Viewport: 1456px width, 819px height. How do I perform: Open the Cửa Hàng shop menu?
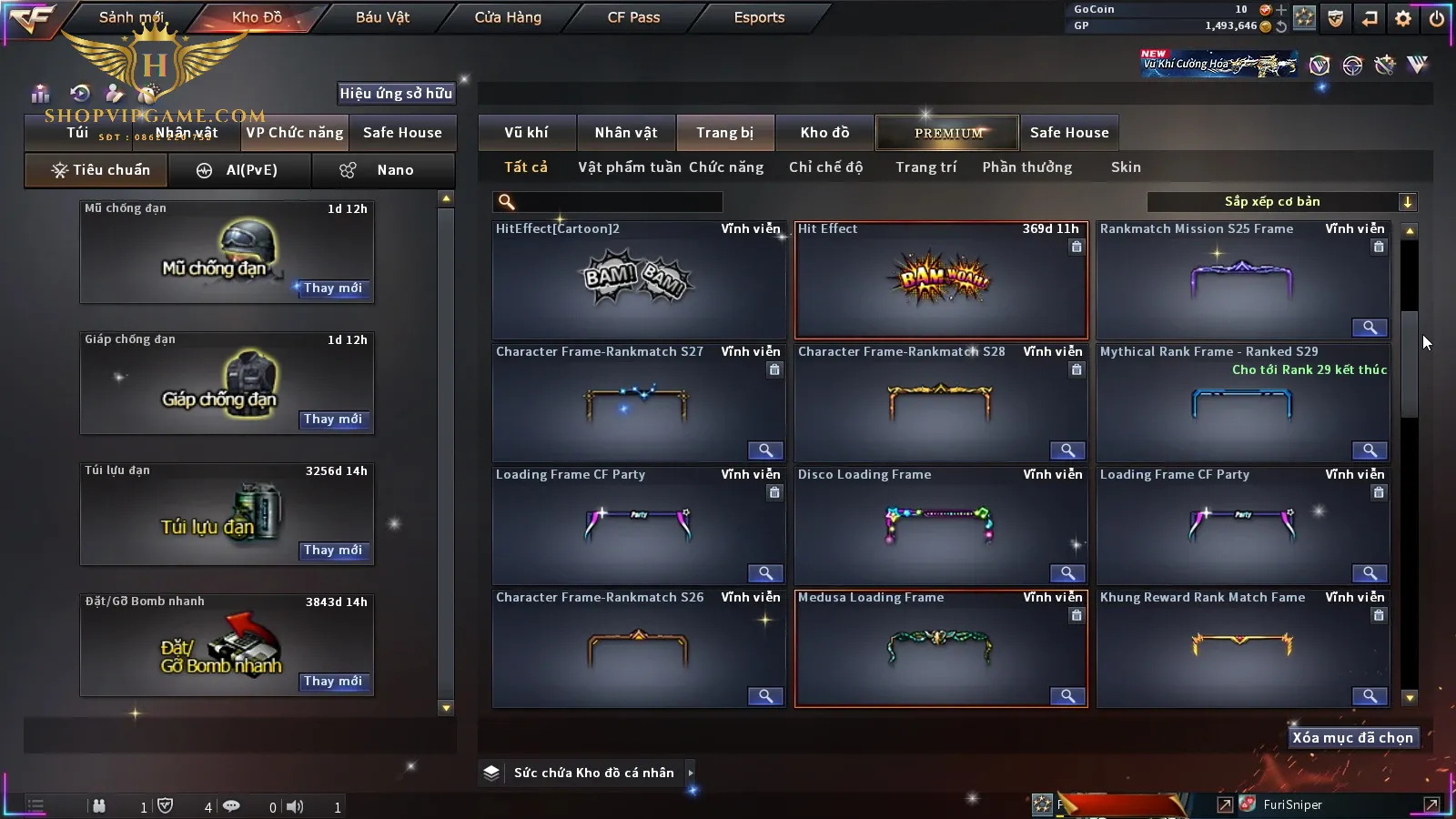coord(508,17)
